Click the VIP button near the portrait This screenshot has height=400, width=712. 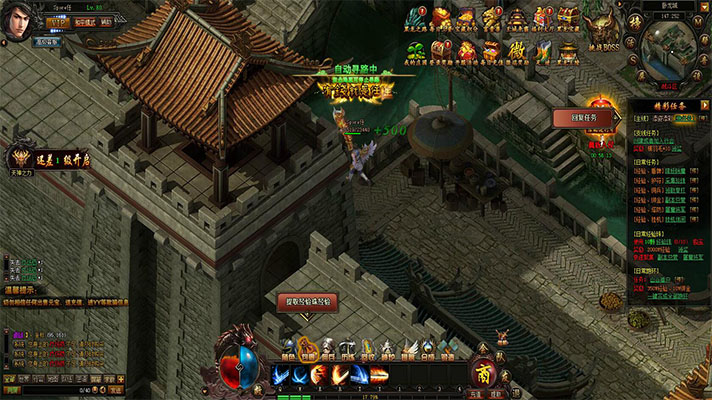[56, 23]
